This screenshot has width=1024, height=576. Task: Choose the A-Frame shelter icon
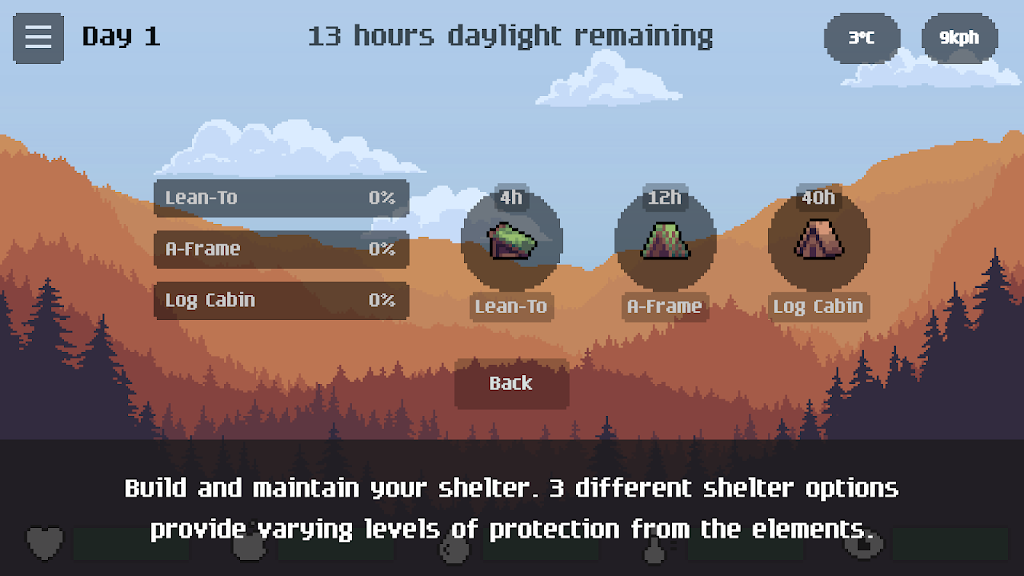[665, 241]
